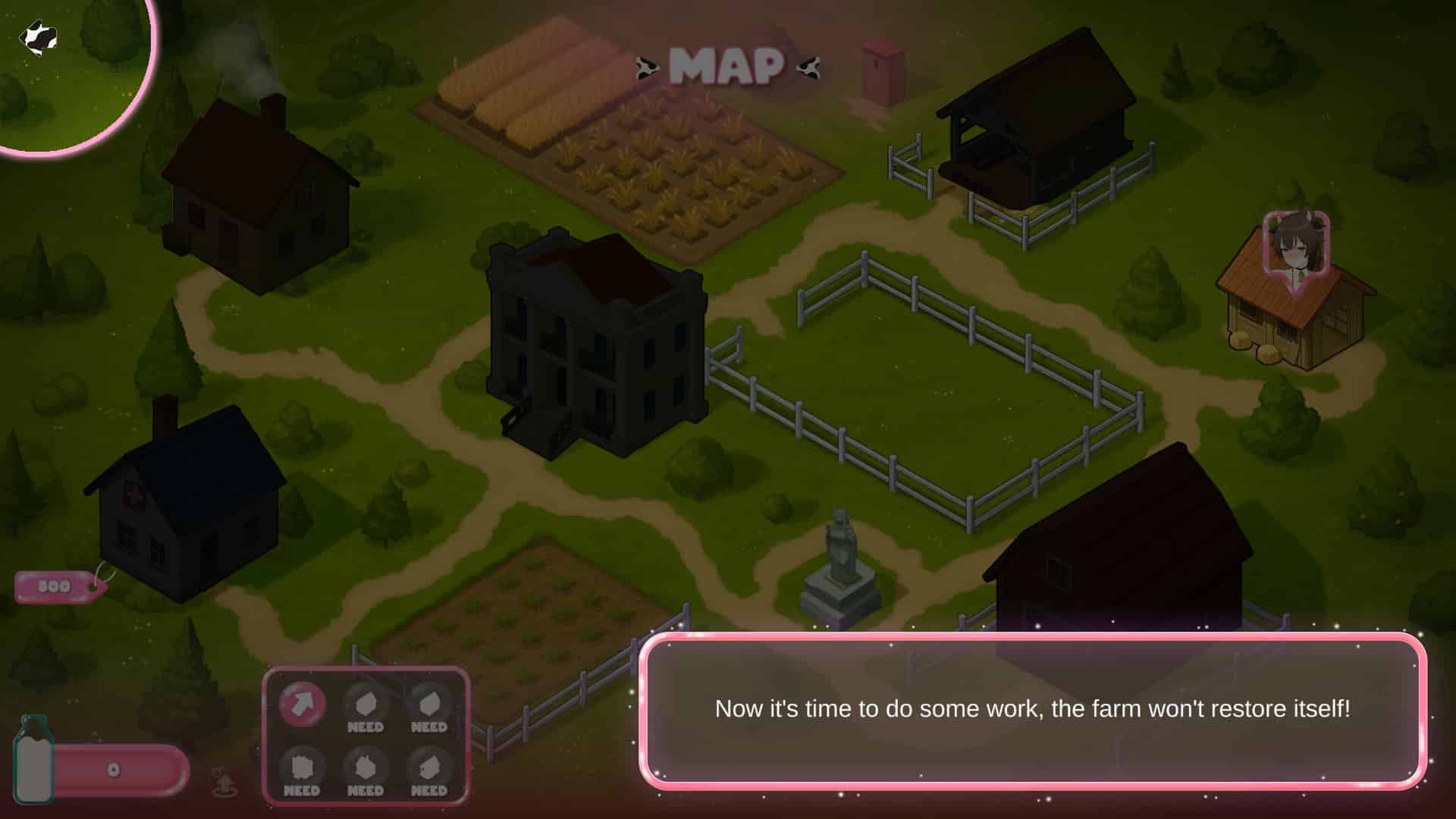Screen dimensions: 1456x819
Task: Select the cow girl portrait map marker
Action: tap(1296, 247)
